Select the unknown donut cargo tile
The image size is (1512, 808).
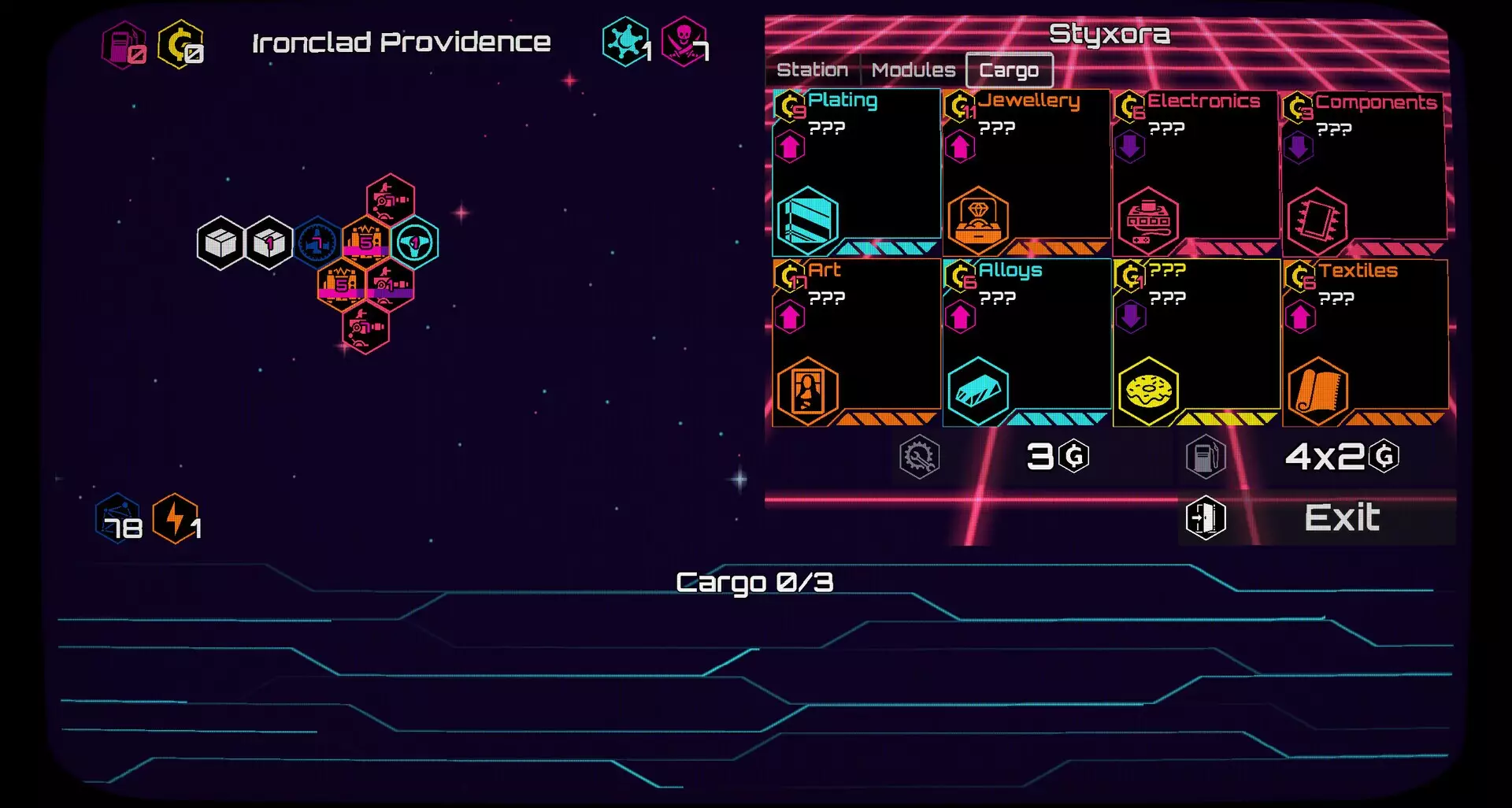pos(1195,342)
